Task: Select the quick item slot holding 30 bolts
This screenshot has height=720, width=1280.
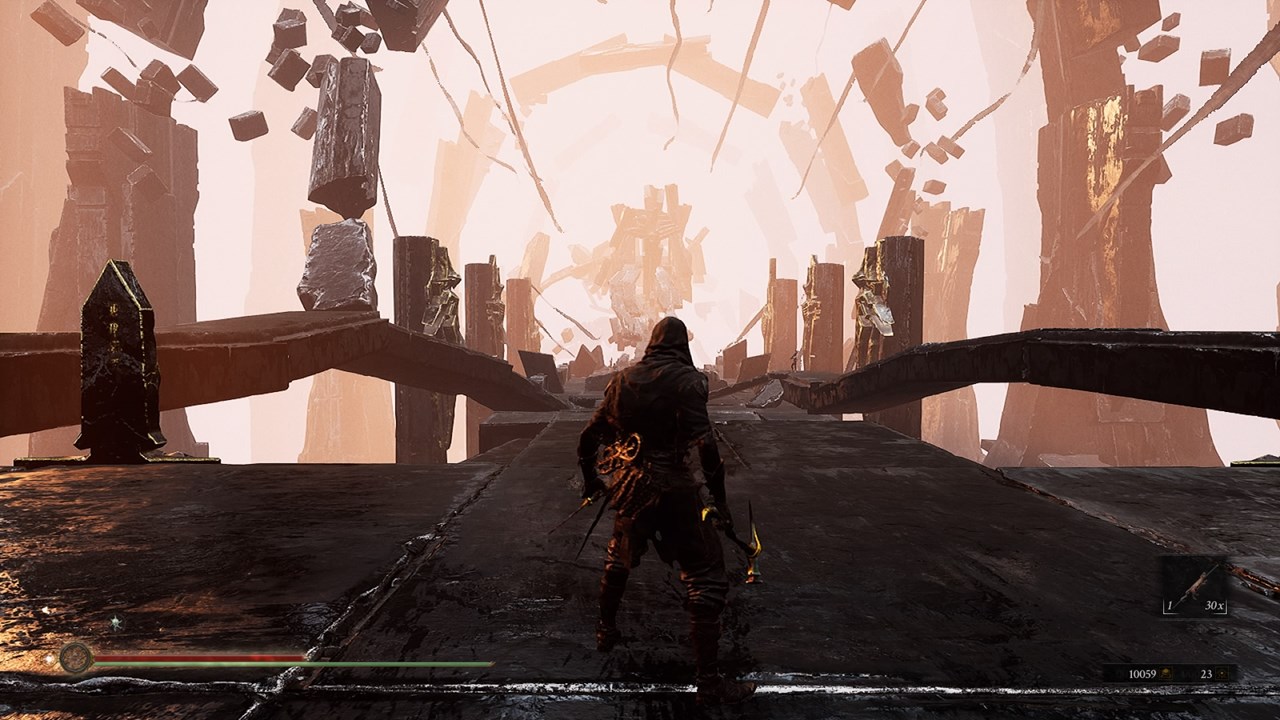Action: (x=1195, y=587)
